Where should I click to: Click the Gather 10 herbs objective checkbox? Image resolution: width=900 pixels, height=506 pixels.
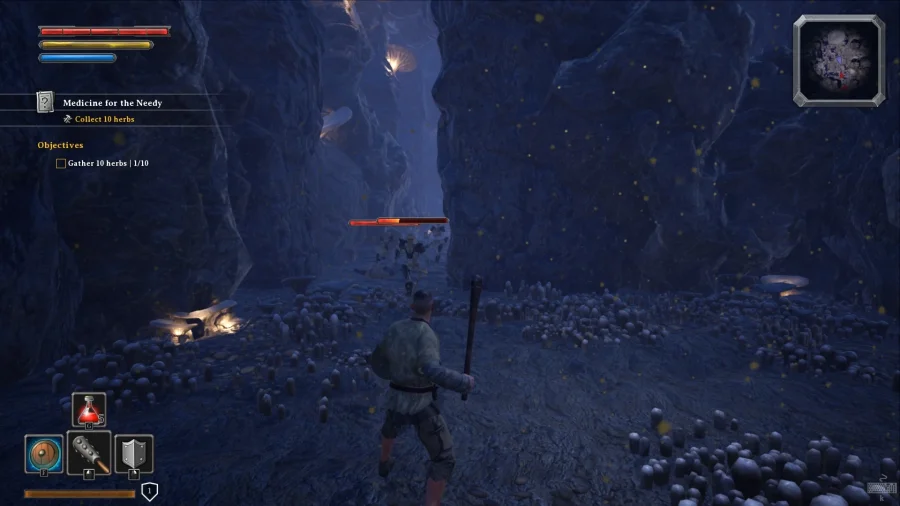click(x=61, y=163)
